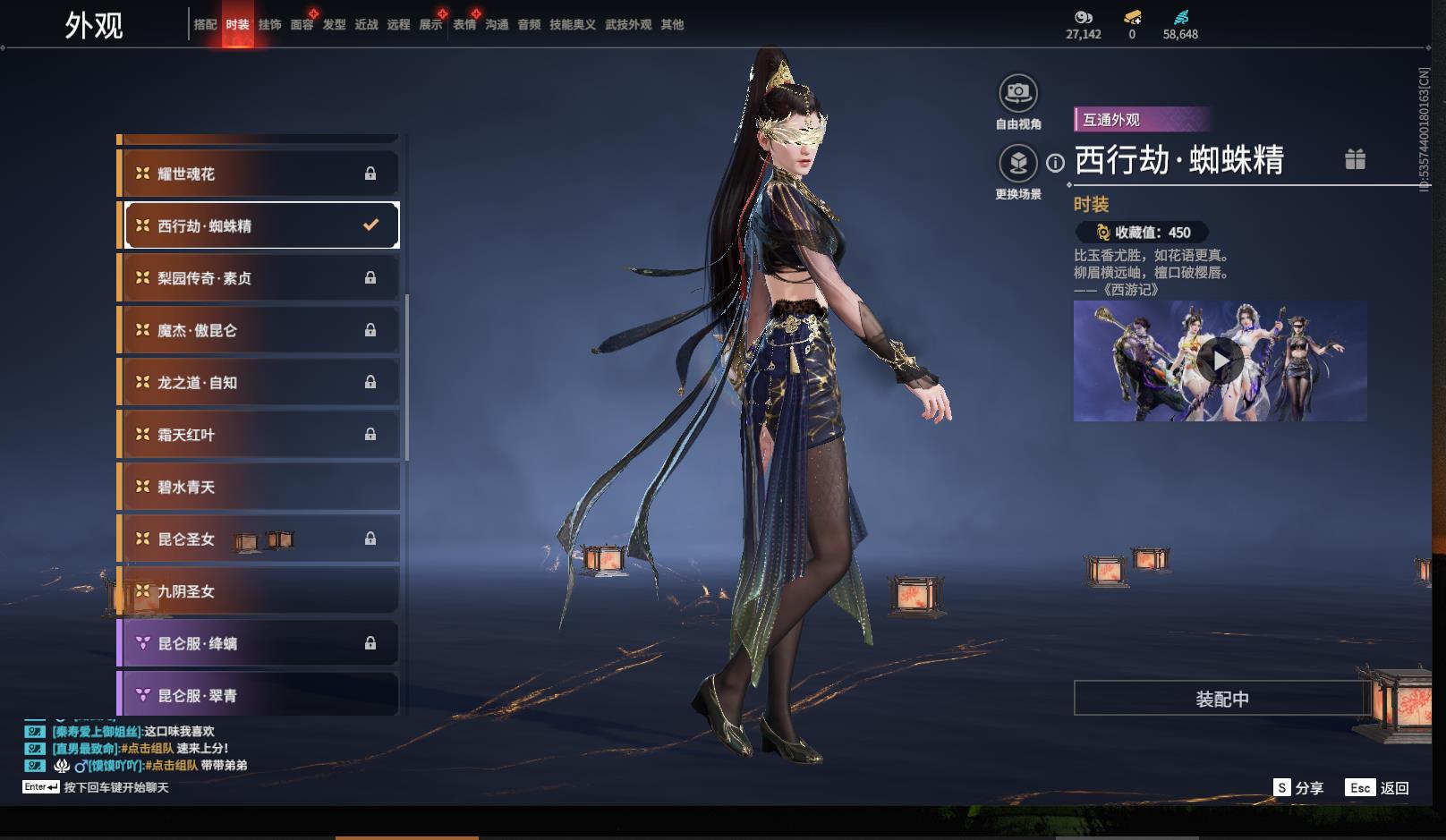
Task: Click the 装配中 equip button
Action: [x=1221, y=699]
